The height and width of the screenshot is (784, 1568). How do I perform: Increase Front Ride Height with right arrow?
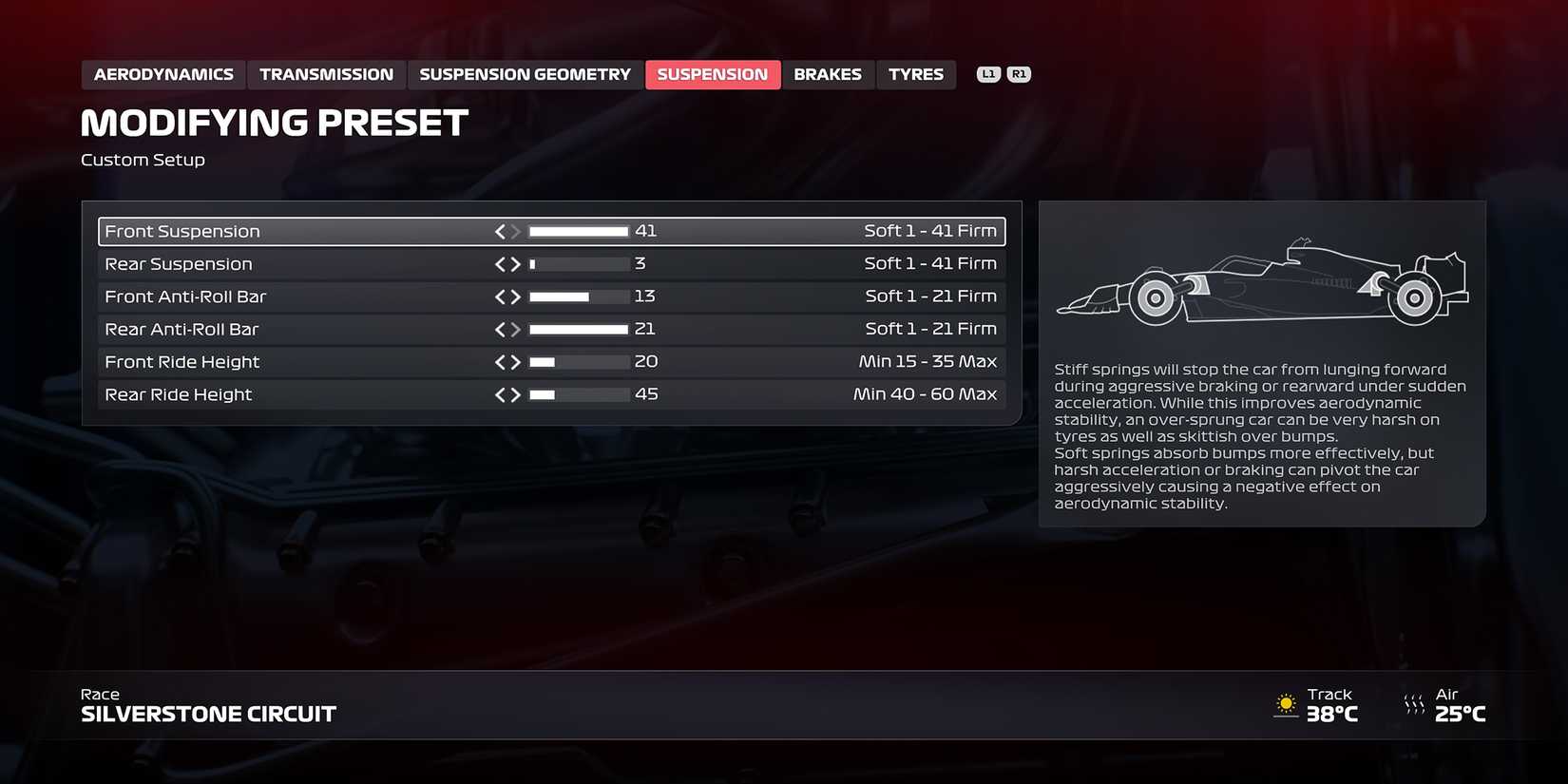point(516,361)
